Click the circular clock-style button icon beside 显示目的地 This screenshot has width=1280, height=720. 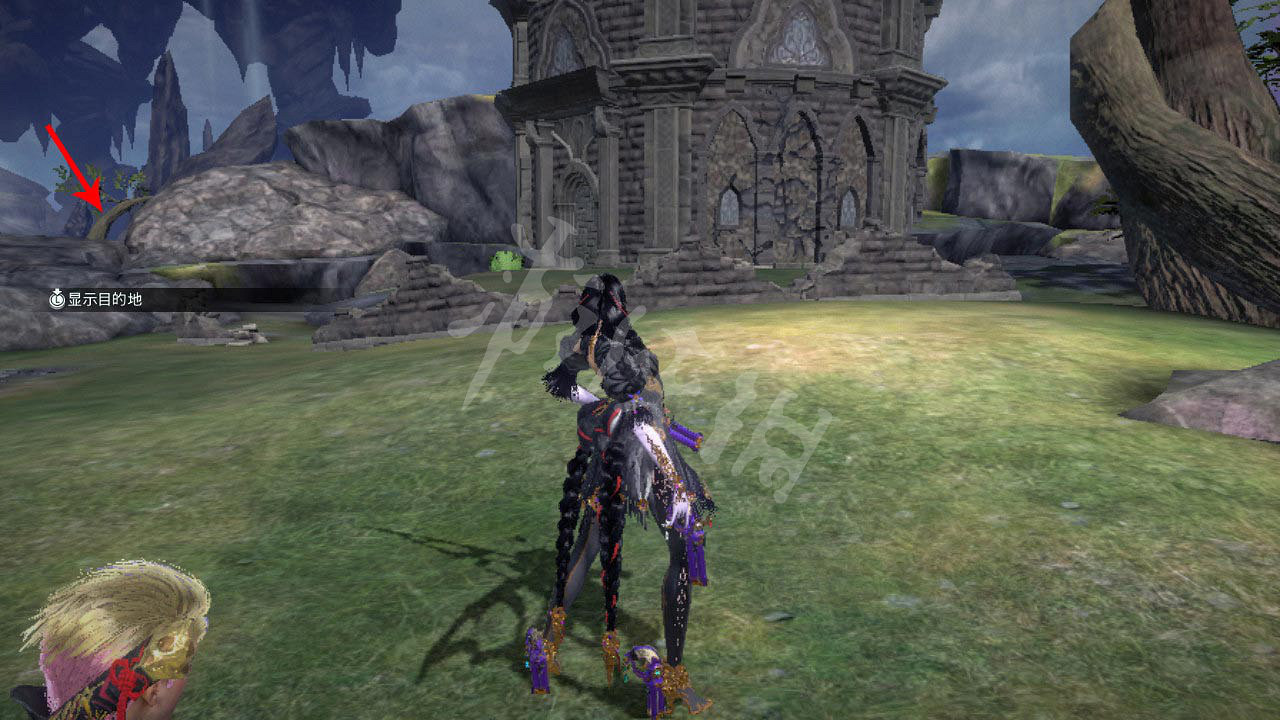coord(58,298)
